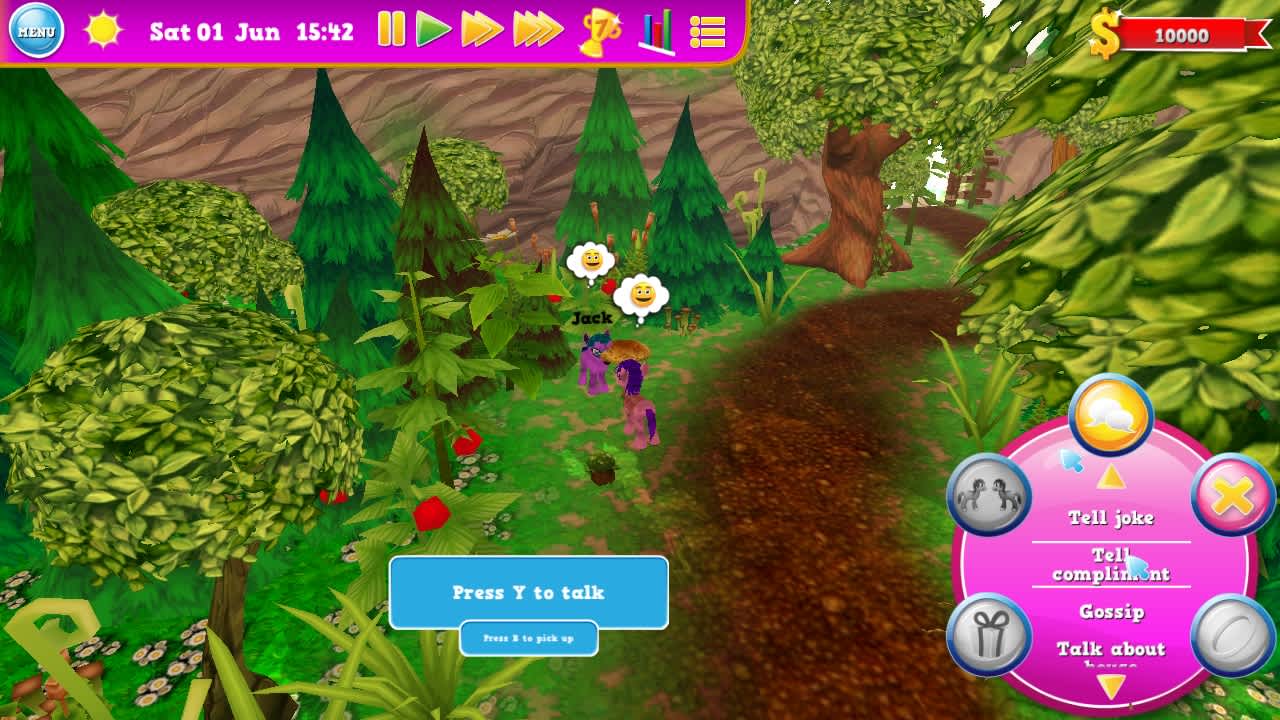Screen dimensions: 1280x720
Task: Select Tell compliment option
Action: pos(1110,564)
